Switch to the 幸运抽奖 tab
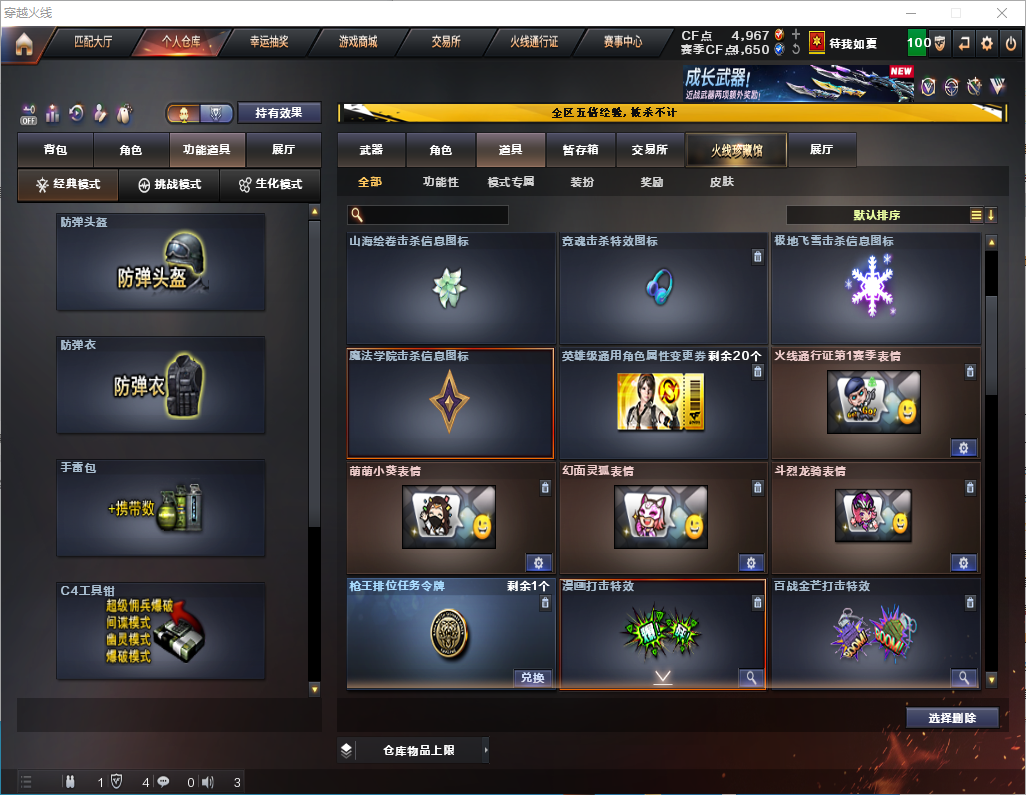Screen dimensions: 1026x795 click(x=269, y=43)
